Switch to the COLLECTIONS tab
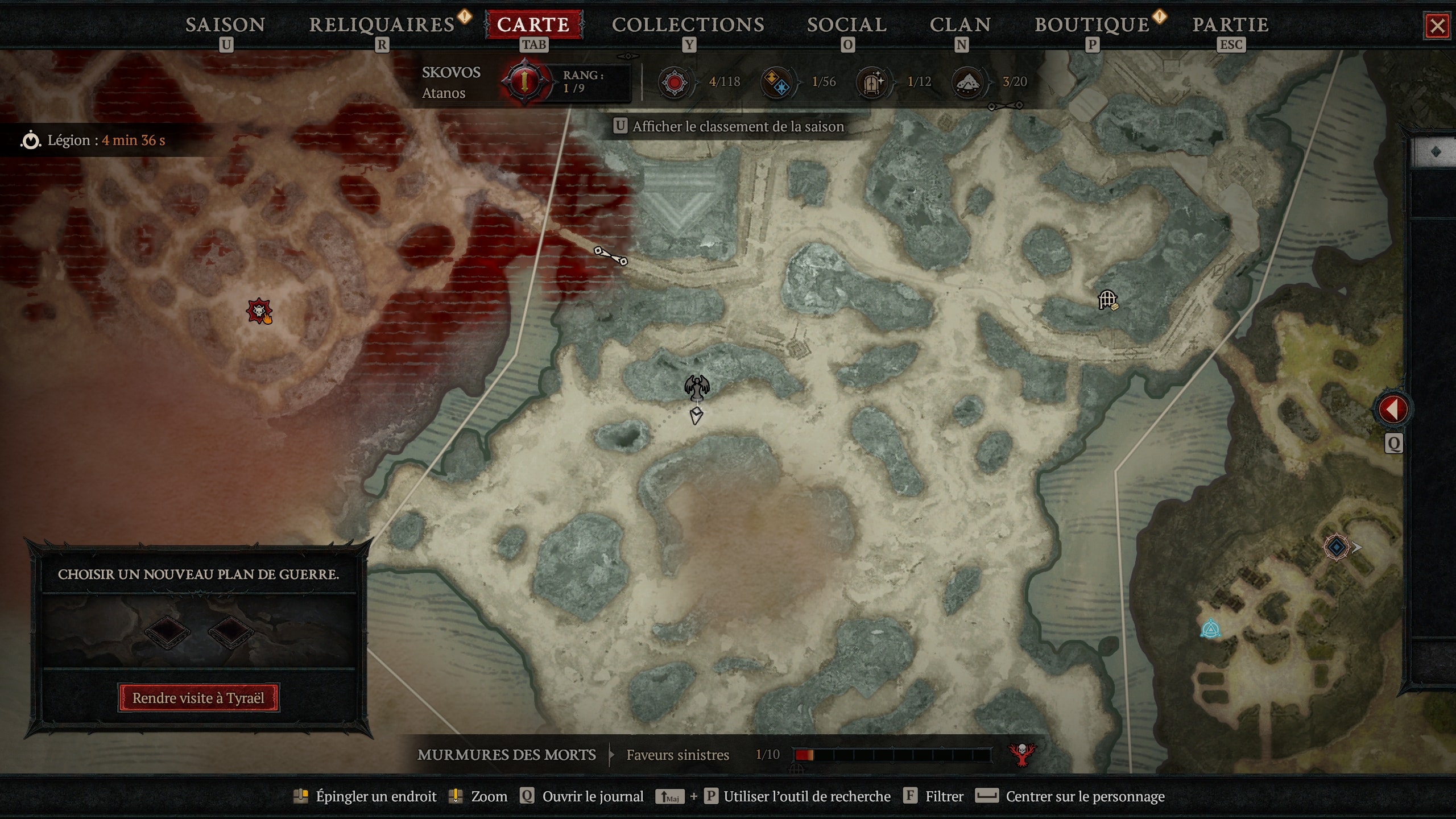The height and width of the screenshot is (819, 1456). (x=688, y=24)
